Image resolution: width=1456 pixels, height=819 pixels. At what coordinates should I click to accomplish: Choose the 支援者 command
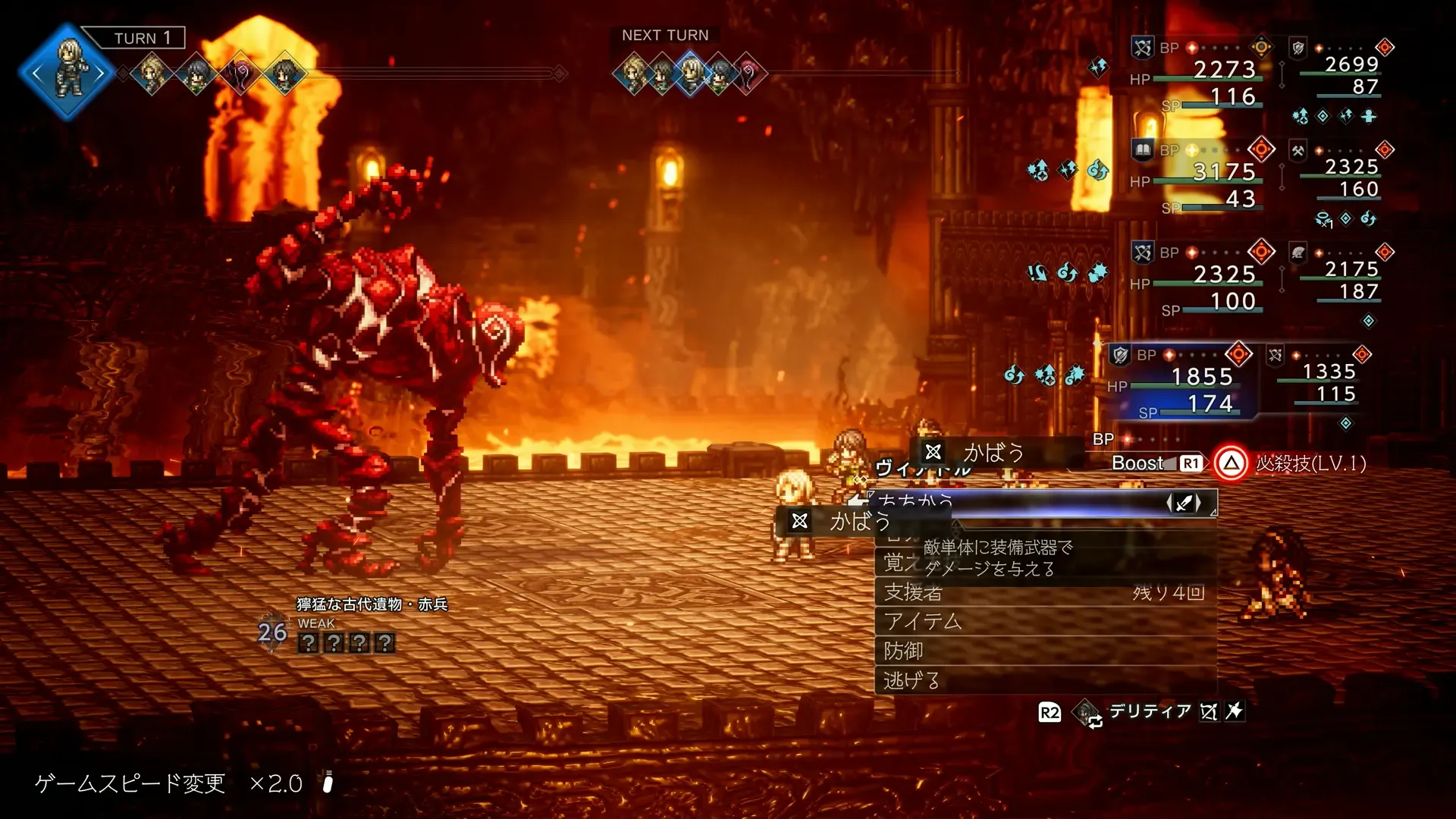pyautogui.click(x=1045, y=592)
